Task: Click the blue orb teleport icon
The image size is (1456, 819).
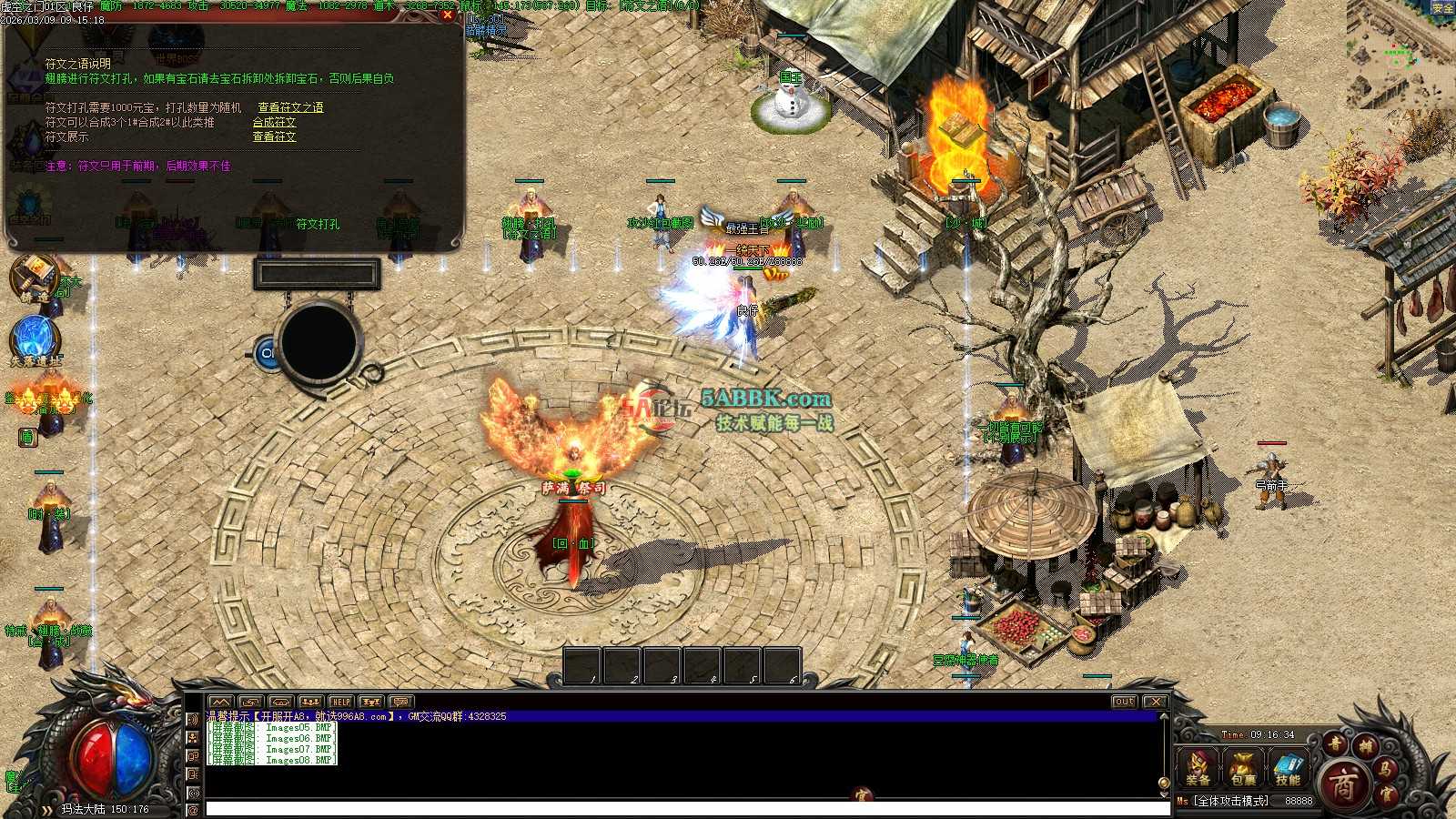Action: pyautogui.click(x=35, y=339)
